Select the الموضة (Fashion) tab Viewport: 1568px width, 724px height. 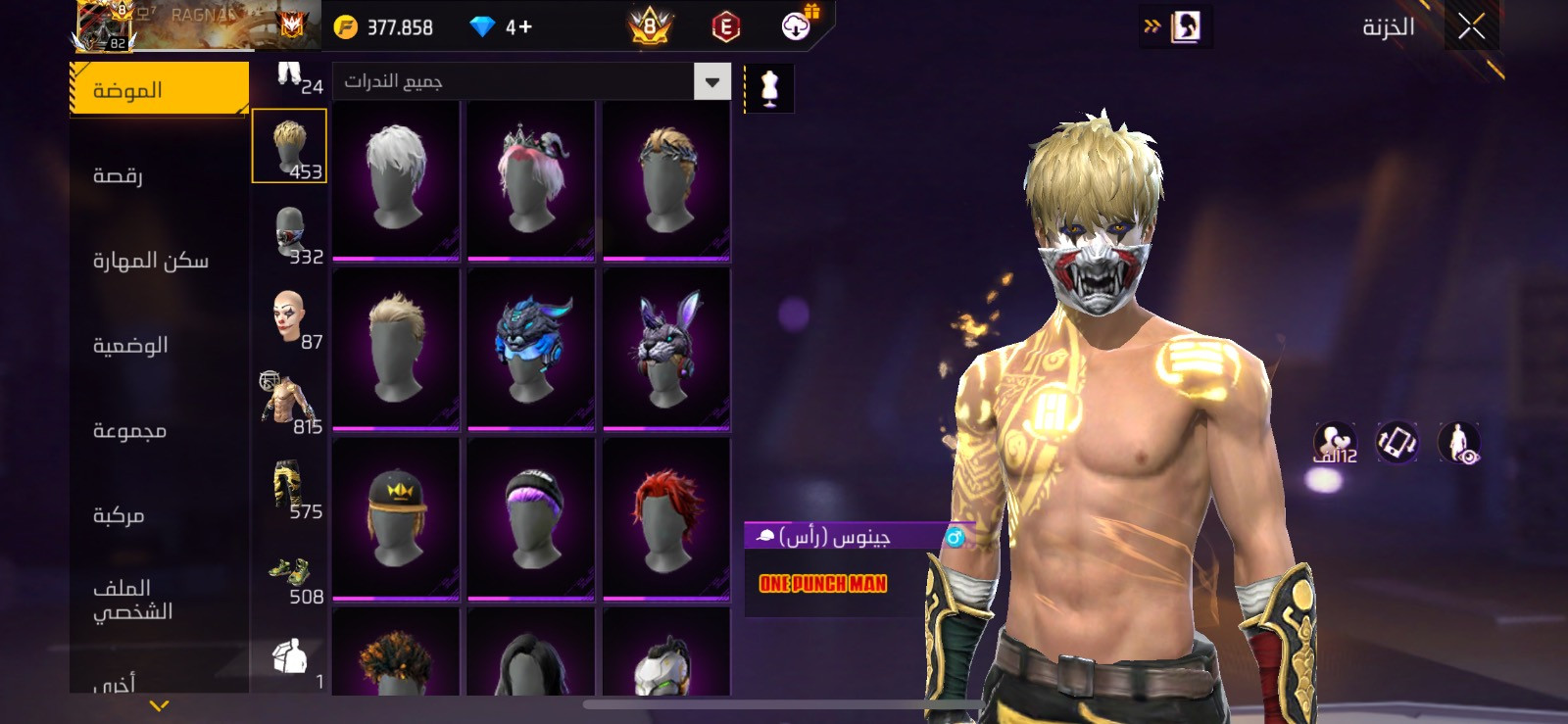click(x=159, y=90)
